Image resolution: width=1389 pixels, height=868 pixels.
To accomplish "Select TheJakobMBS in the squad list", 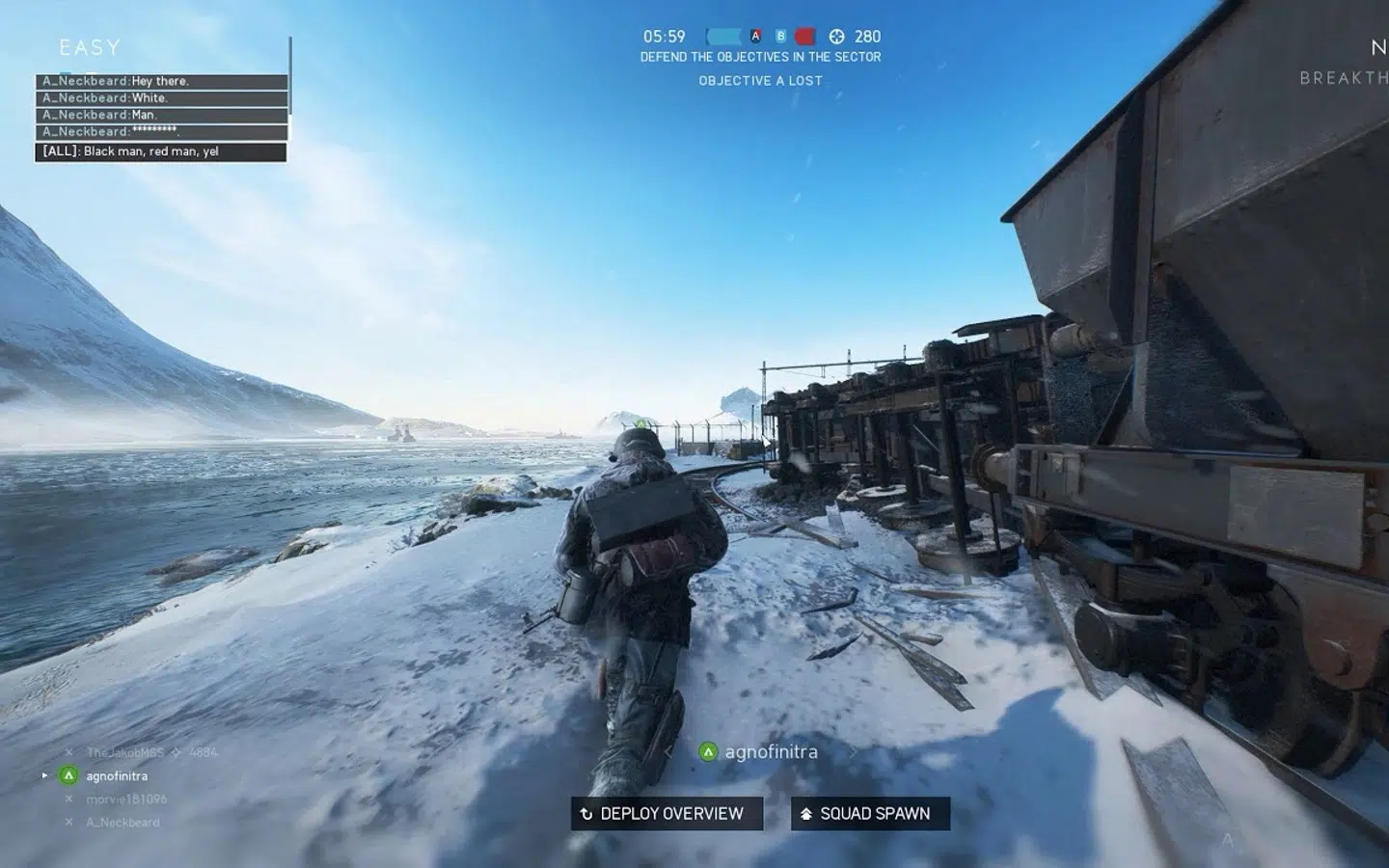I will pyautogui.click(x=124, y=752).
